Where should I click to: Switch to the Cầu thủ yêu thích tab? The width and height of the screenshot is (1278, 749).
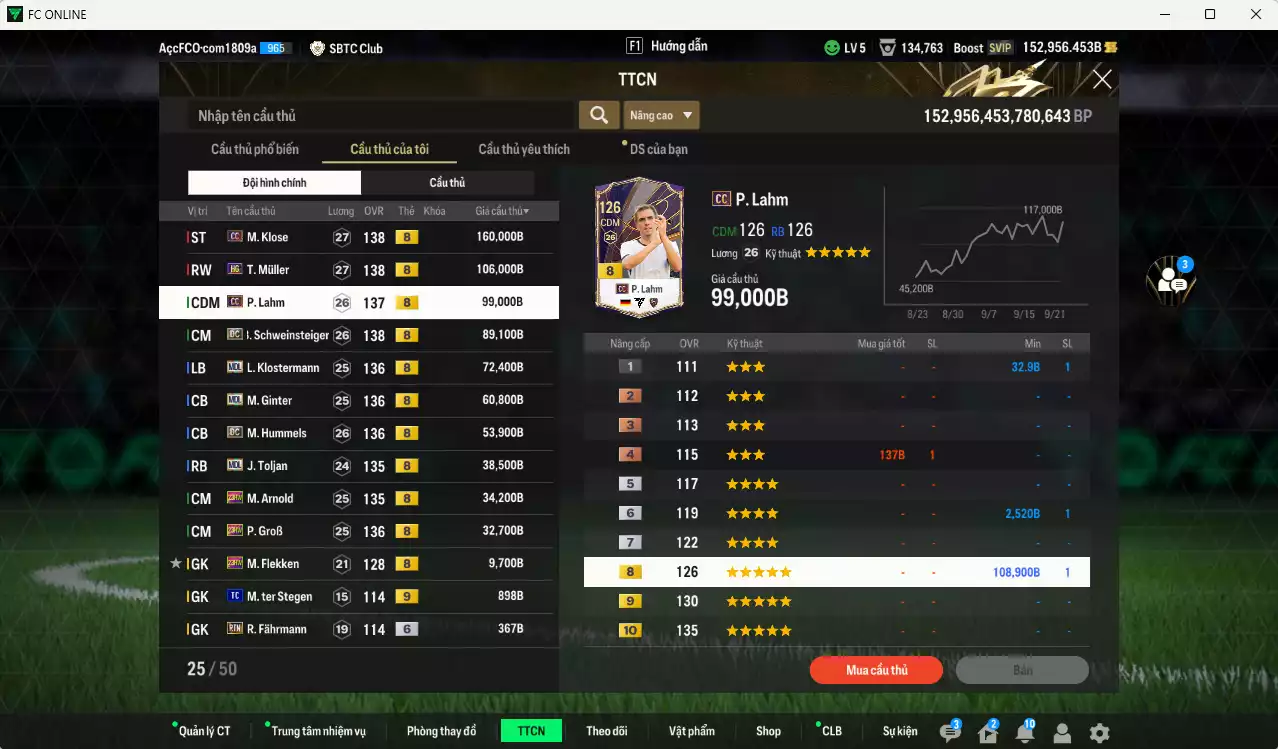(x=524, y=149)
